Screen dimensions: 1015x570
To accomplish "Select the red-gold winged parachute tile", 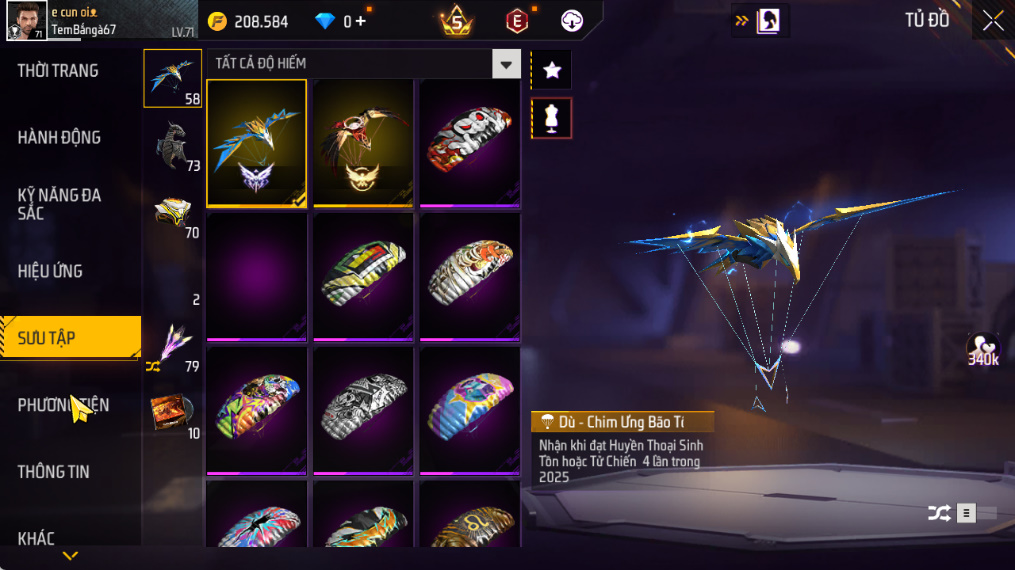I will (363, 143).
